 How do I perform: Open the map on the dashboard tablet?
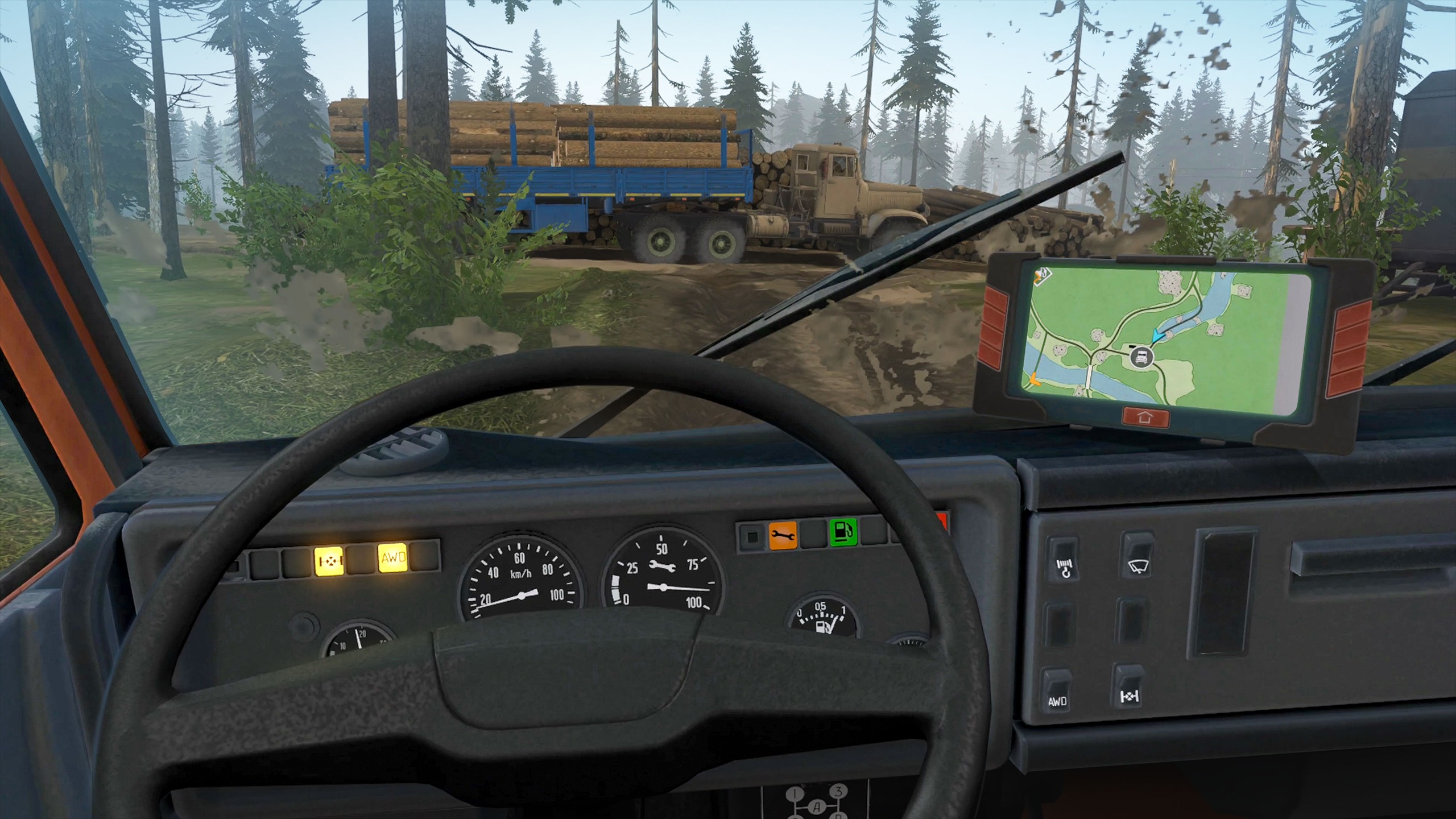point(1160,336)
